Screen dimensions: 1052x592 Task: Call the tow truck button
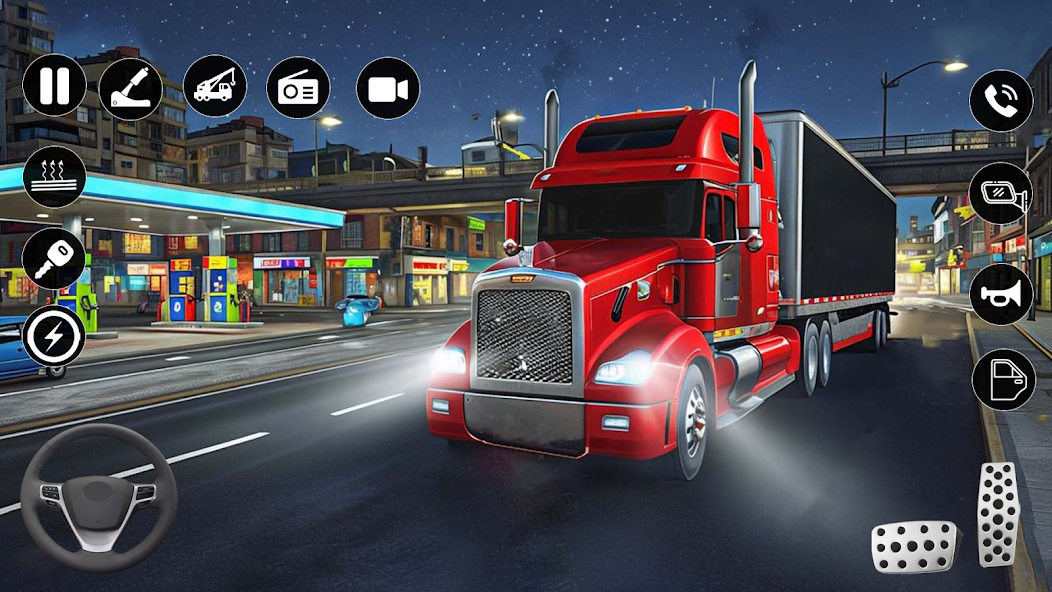(215, 86)
